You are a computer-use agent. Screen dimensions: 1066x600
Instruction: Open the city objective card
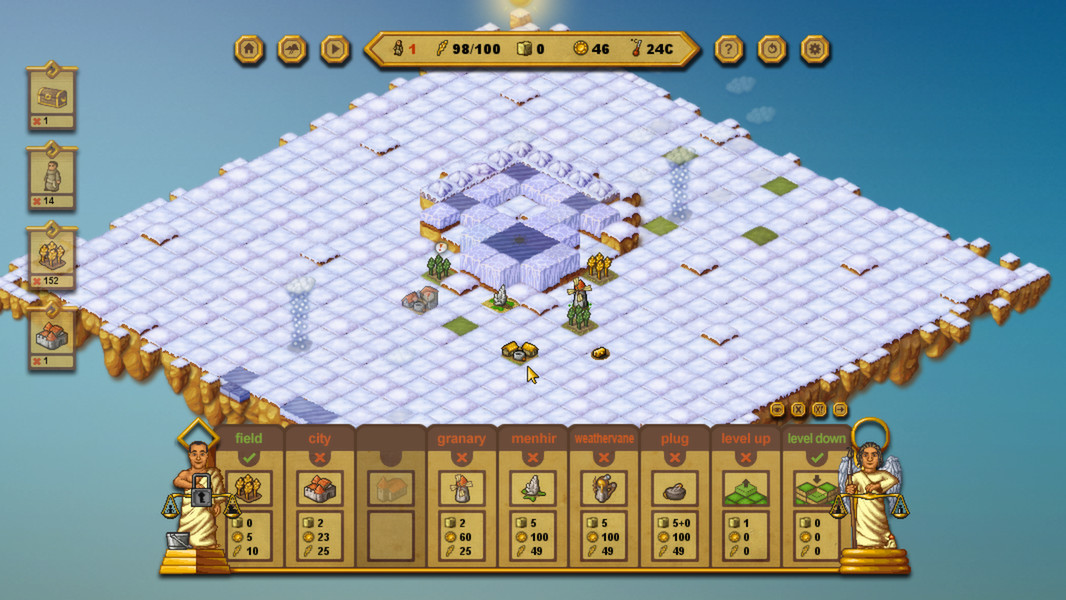click(x=52, y=337)
